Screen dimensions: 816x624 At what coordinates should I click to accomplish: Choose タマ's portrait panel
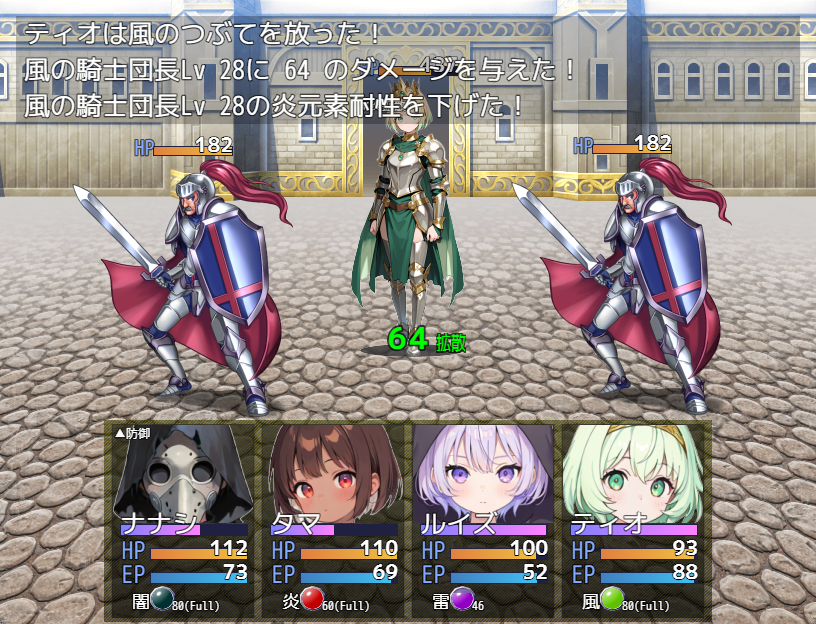pos(334,518)
